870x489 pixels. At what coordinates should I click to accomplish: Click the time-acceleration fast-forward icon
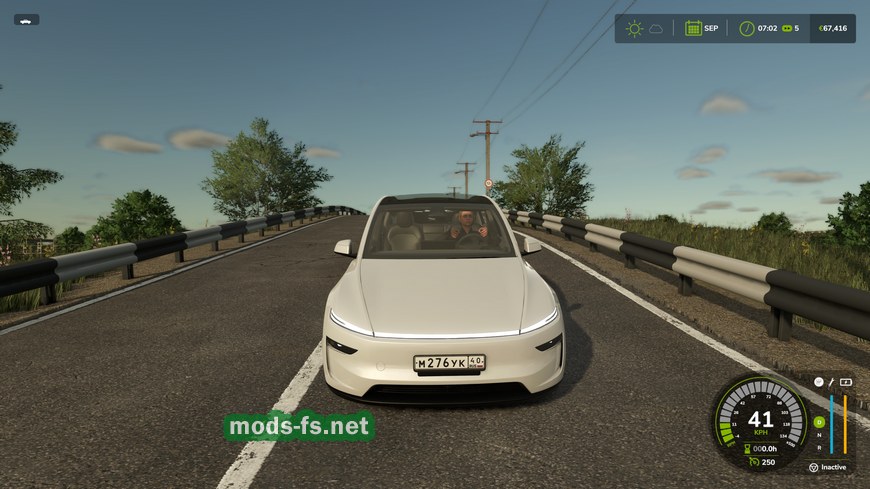tap(785, 28)
